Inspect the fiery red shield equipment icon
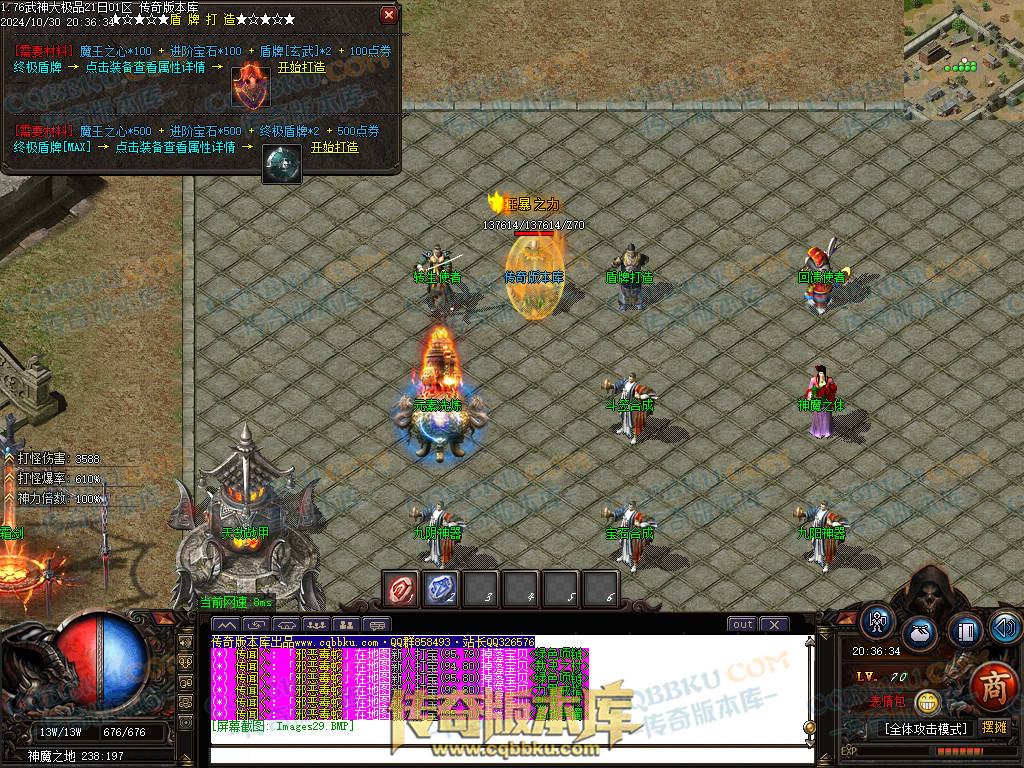 250,86
